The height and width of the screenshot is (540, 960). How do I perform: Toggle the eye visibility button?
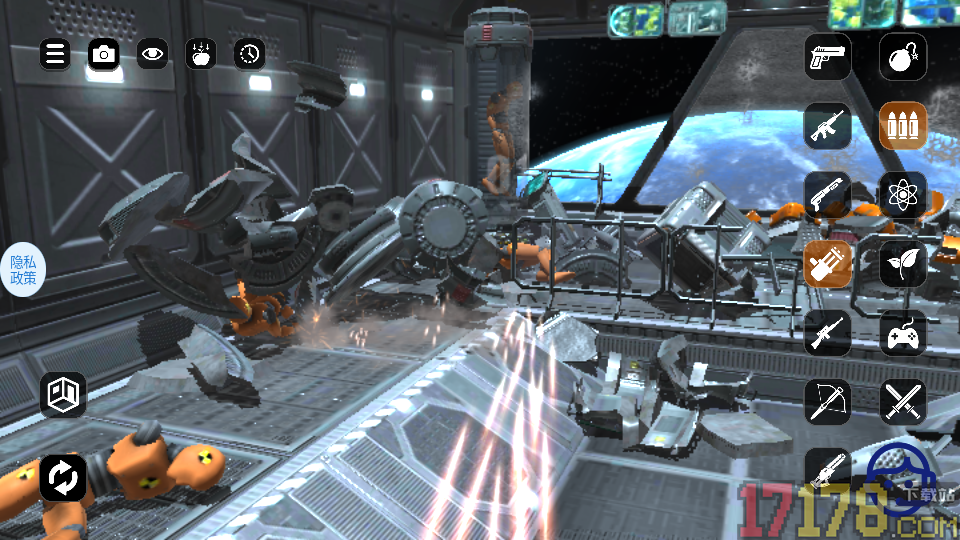tap(152, 54)
